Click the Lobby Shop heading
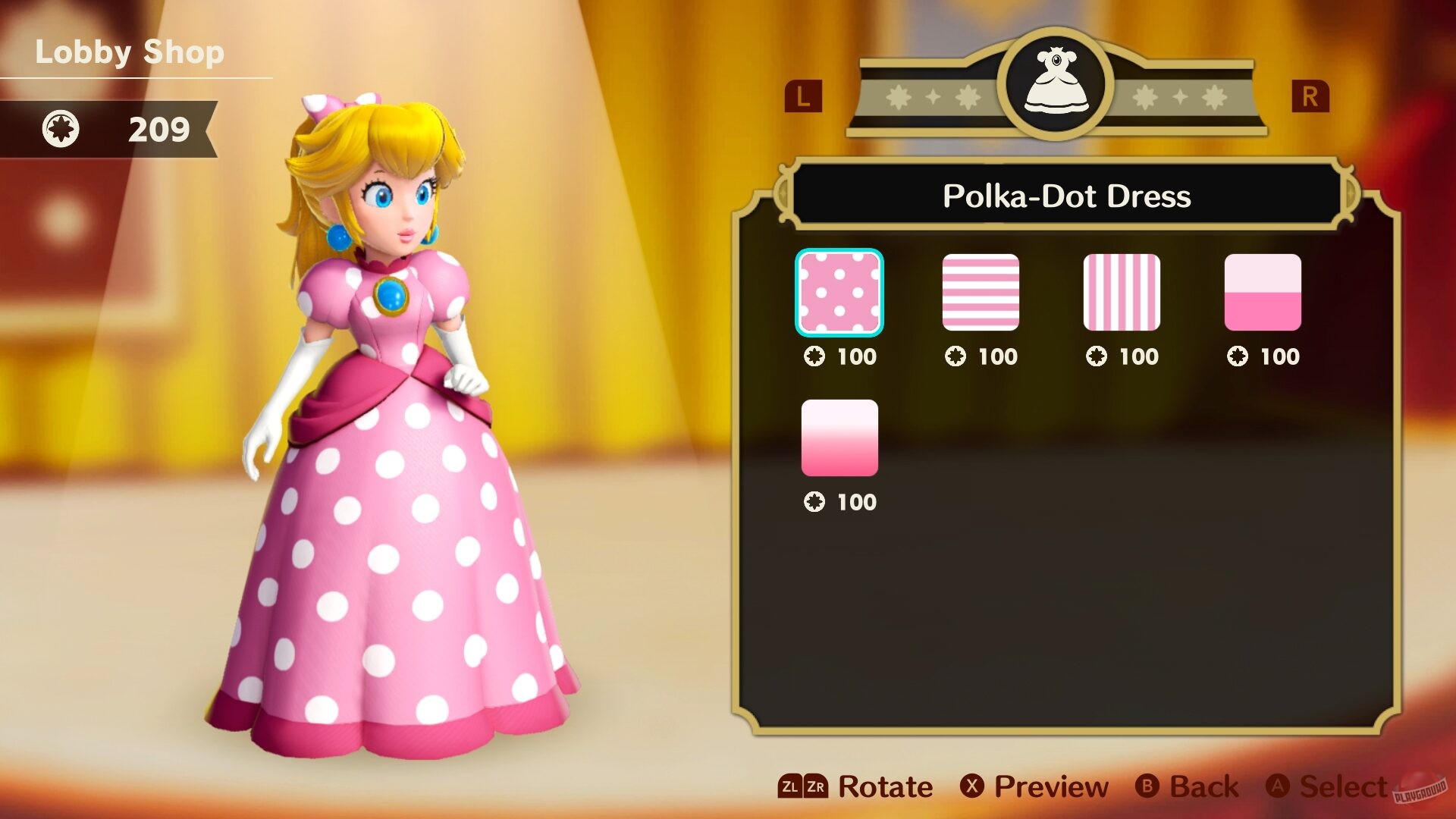1456x819 pixels. point(130,52)
